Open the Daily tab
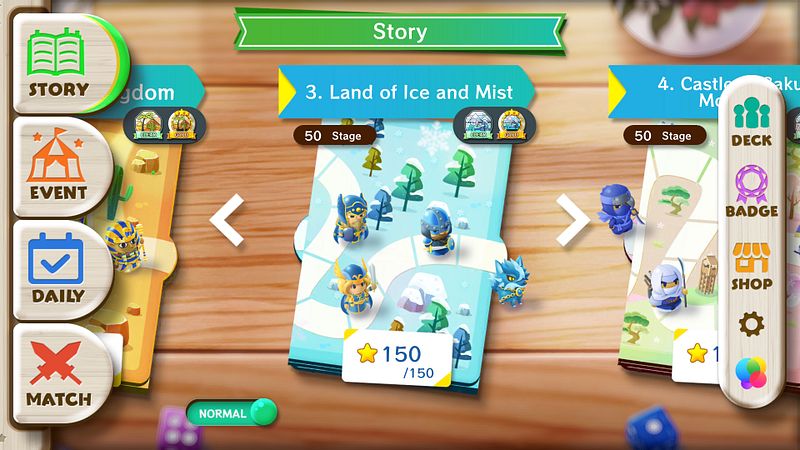800x450 pixels. [x=58, y=270]
